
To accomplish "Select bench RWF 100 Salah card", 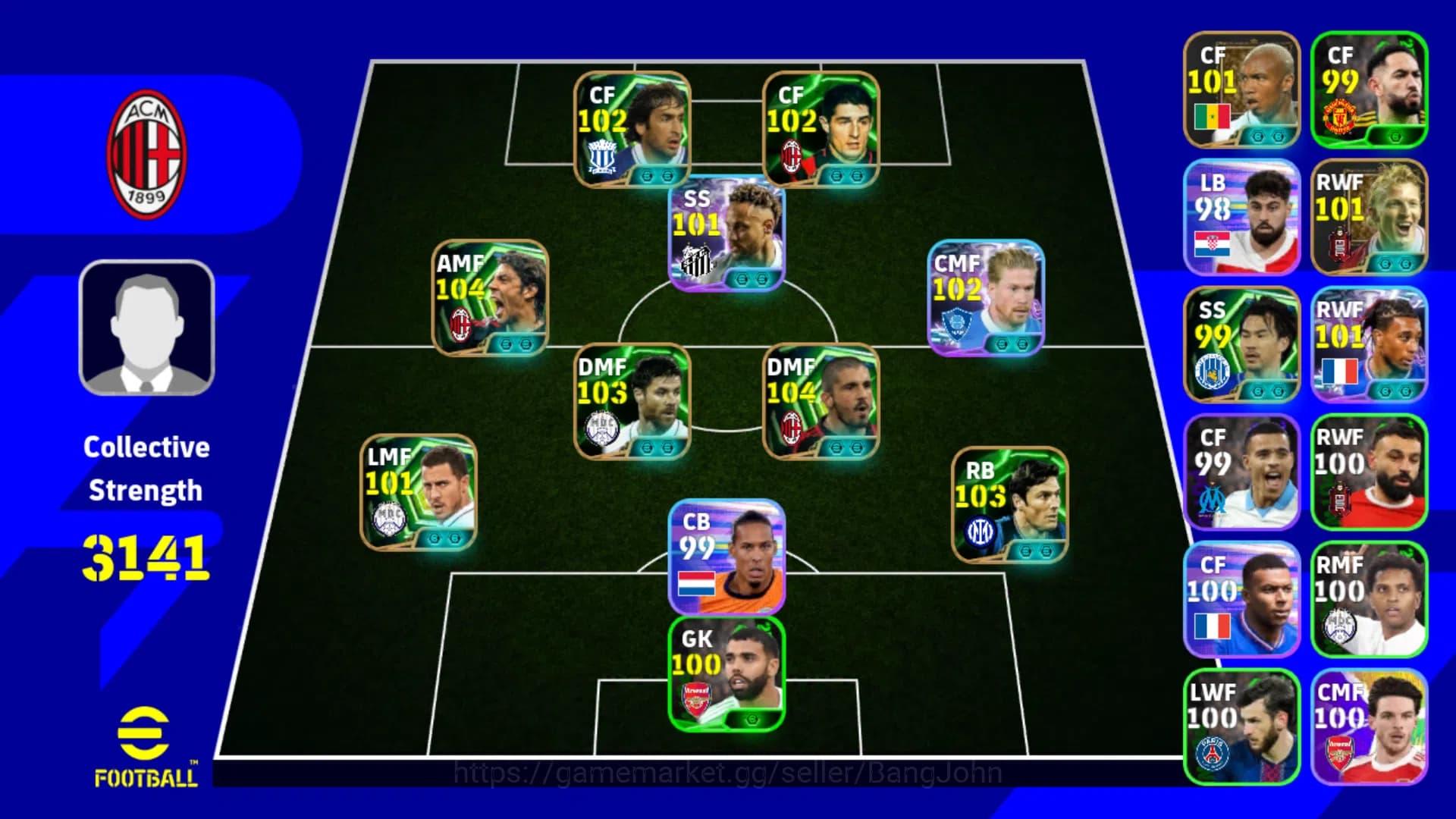I will [x=1369, y=474].
